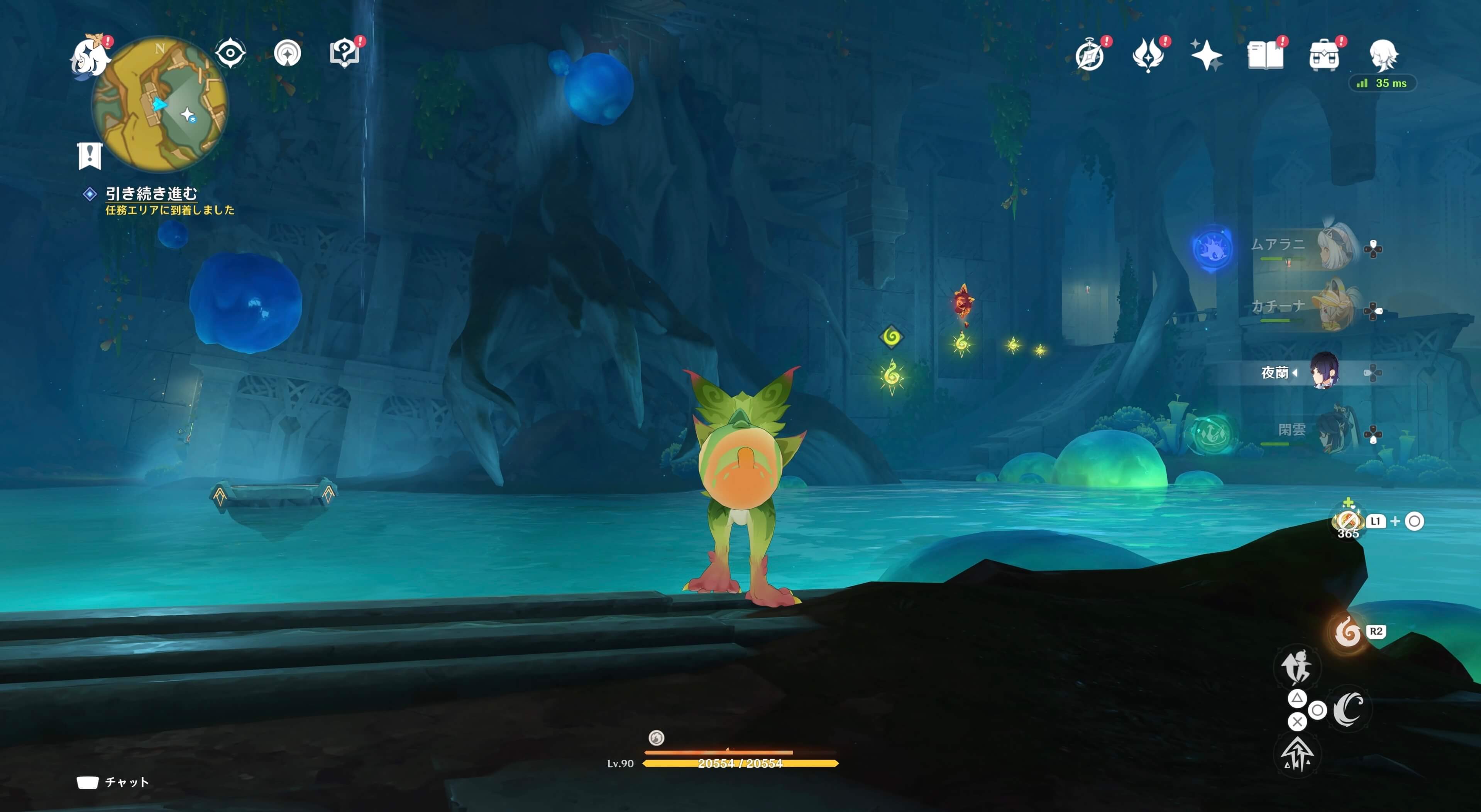The height and width of the screenshot is (812, 1481).
Task: Open the events flame icon
Action: coord(1148,56)
